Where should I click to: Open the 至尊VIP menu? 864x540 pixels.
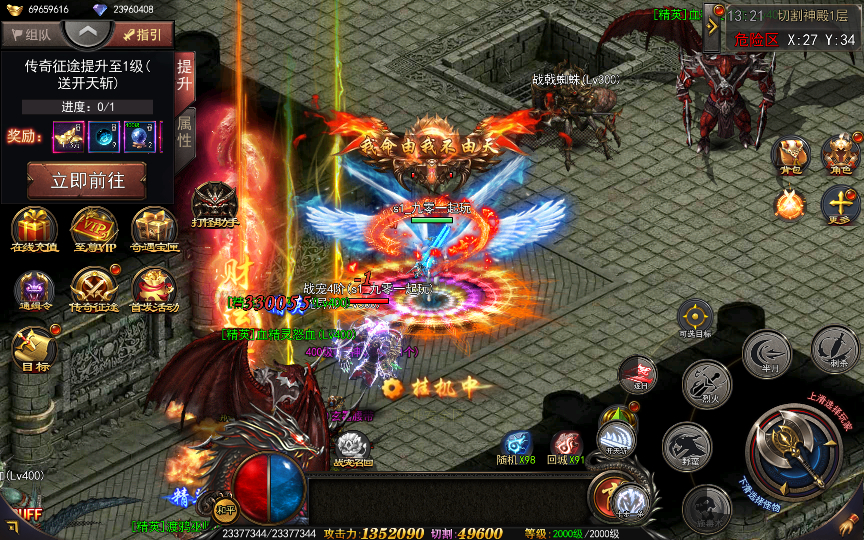tap(94, 229)
